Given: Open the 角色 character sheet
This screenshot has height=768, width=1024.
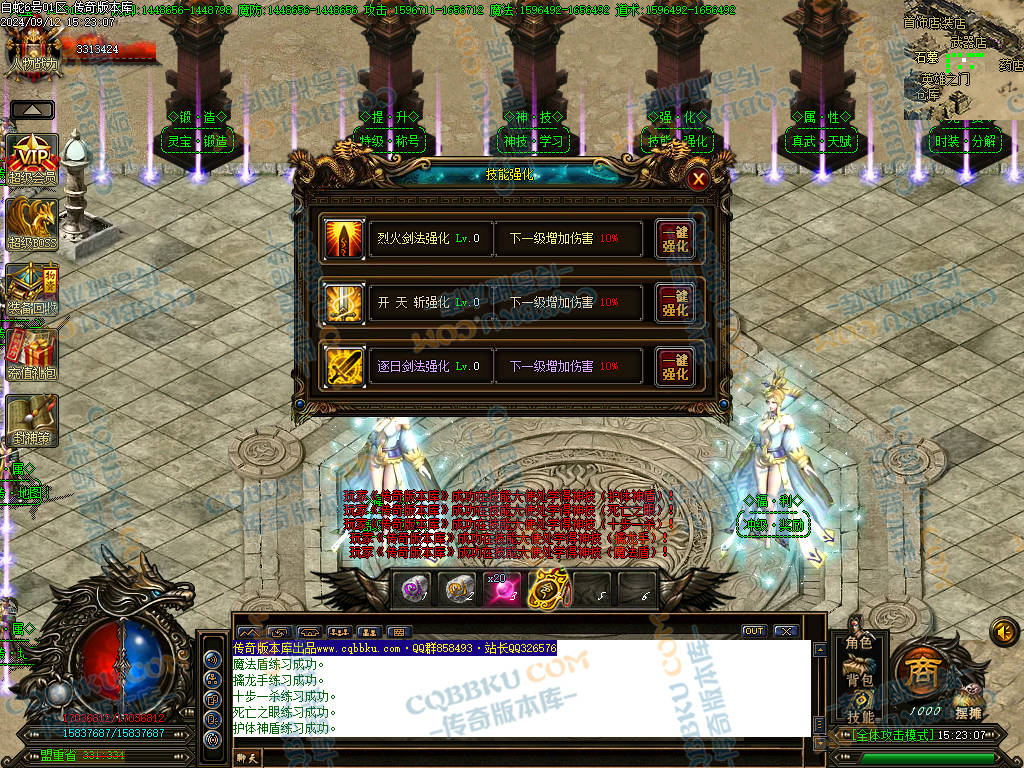Looking at the screenshot, I should (x=859, y=642).
